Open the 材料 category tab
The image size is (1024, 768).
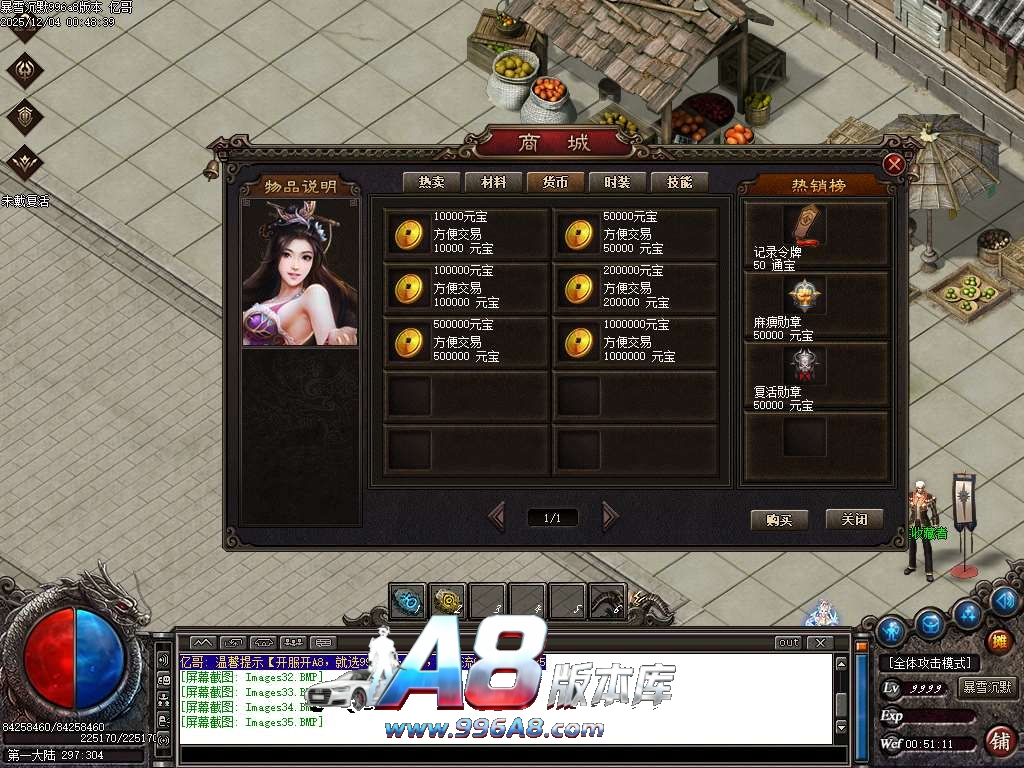tap(493, 182)
